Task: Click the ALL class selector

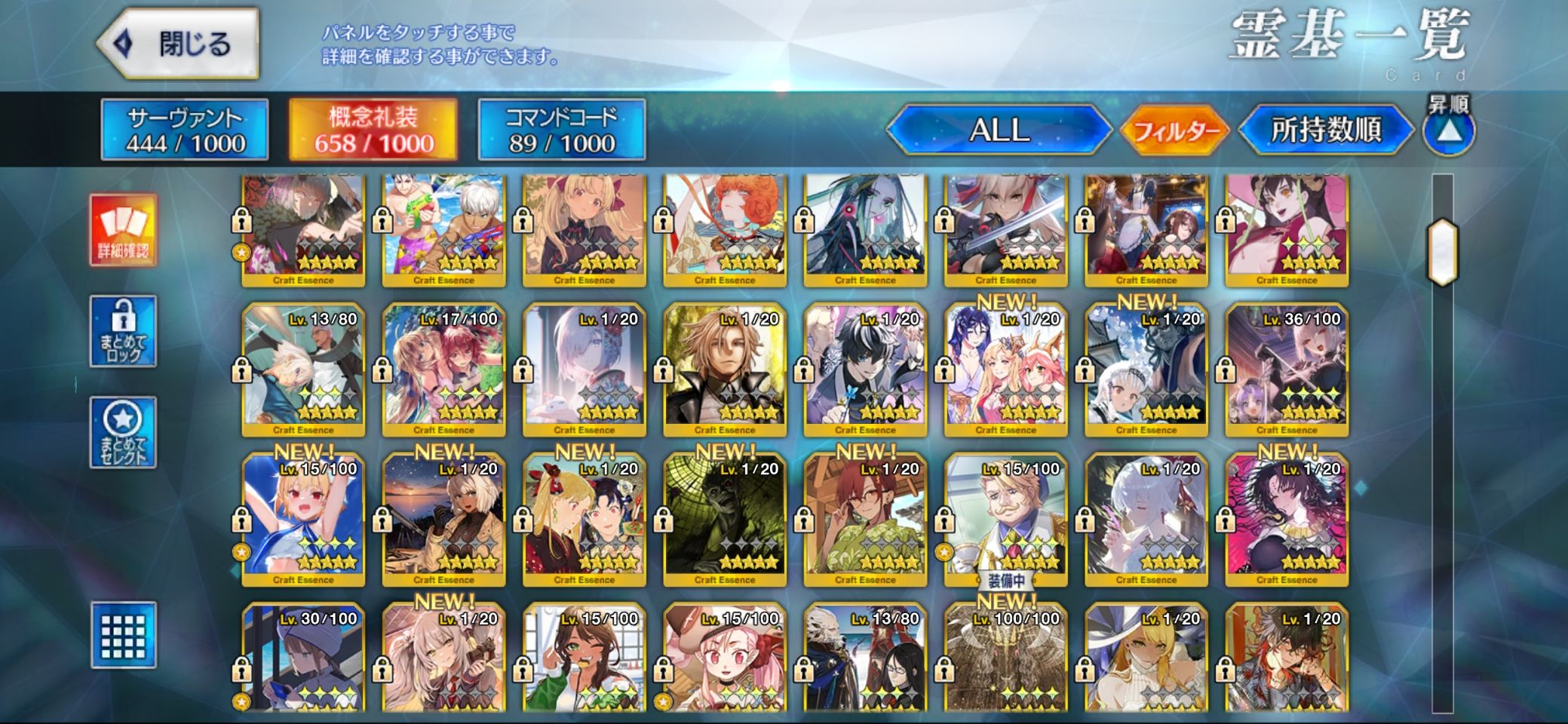Action: click(999, 130)
